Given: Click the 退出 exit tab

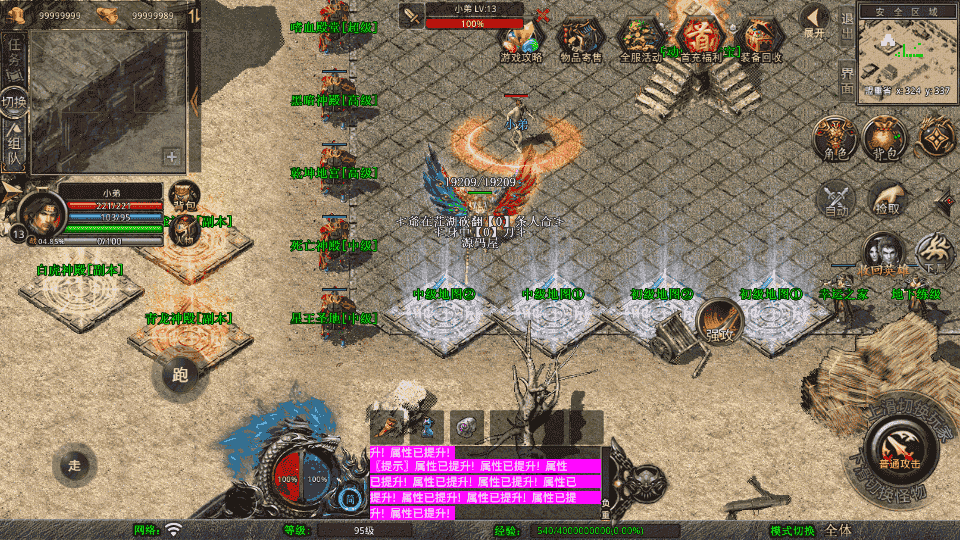Looking at the screenshot, I should 846,22.
